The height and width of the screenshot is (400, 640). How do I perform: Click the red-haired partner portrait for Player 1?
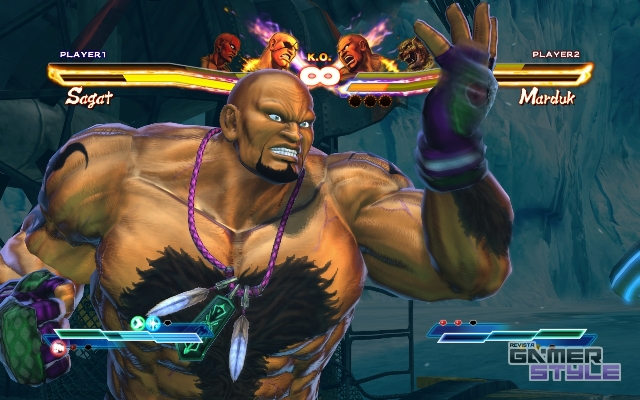point(225,50)
